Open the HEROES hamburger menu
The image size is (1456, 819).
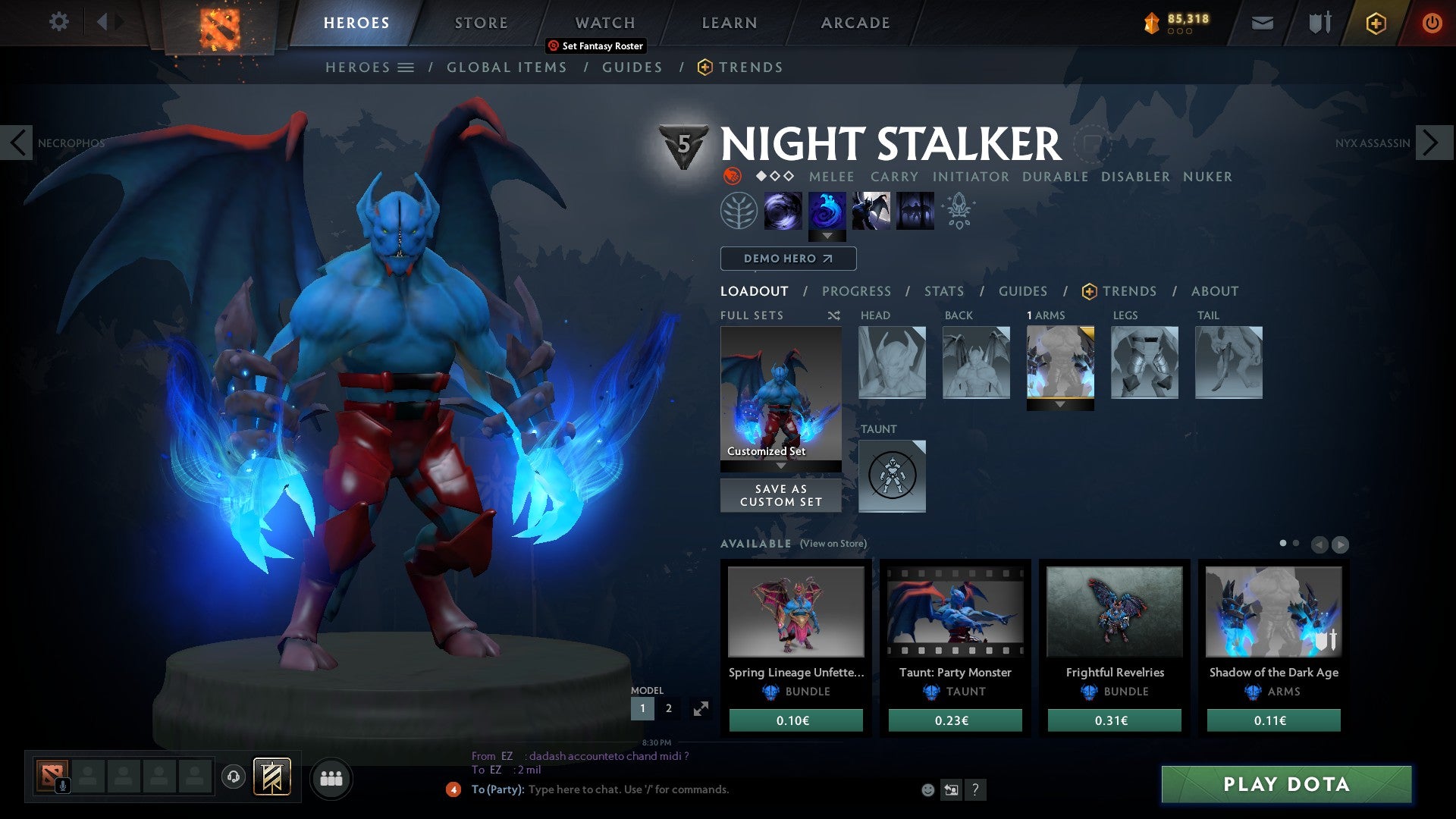click(x=406, y=67)
